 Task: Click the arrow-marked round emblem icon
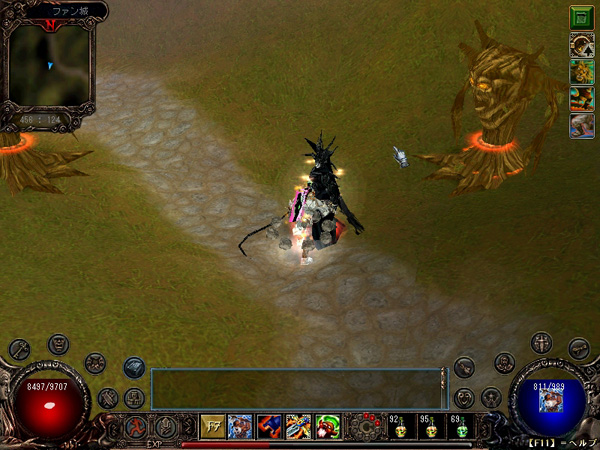click(x=581, y=44)
